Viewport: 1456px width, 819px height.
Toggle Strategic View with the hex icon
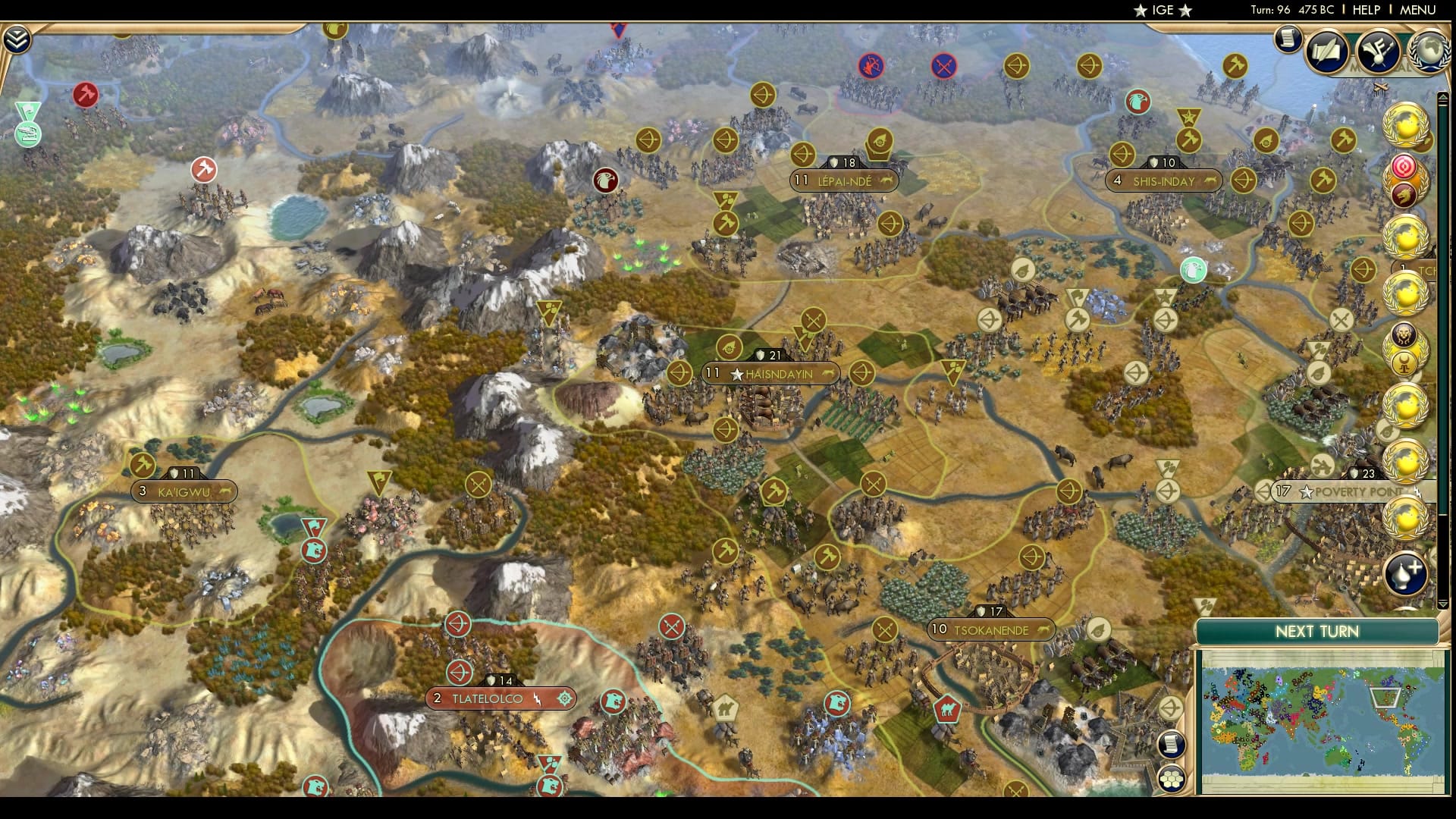click(x=1172, y=779)
